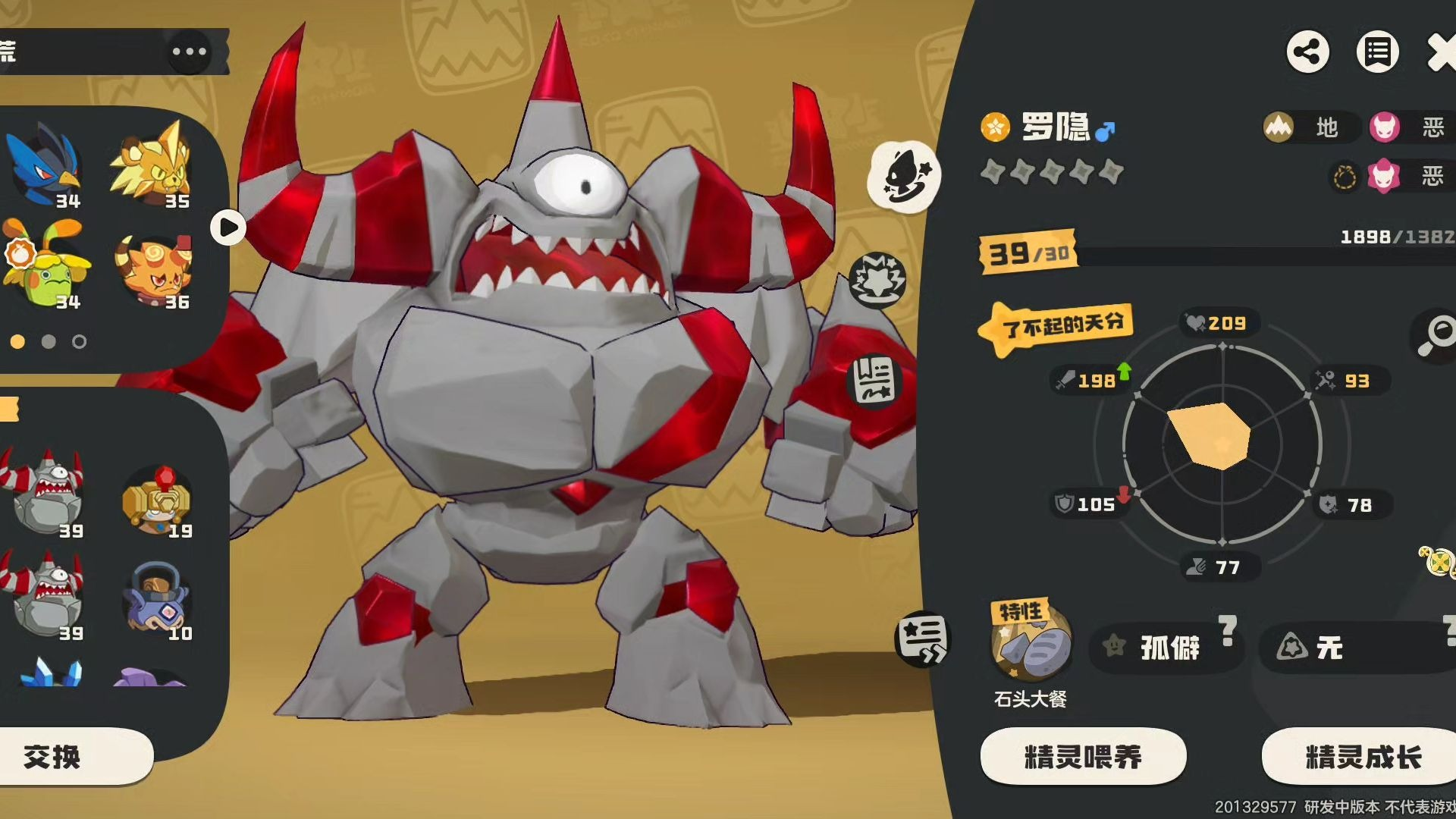Inspect stats with magnifying glass icon

[x=1436, y=334]
